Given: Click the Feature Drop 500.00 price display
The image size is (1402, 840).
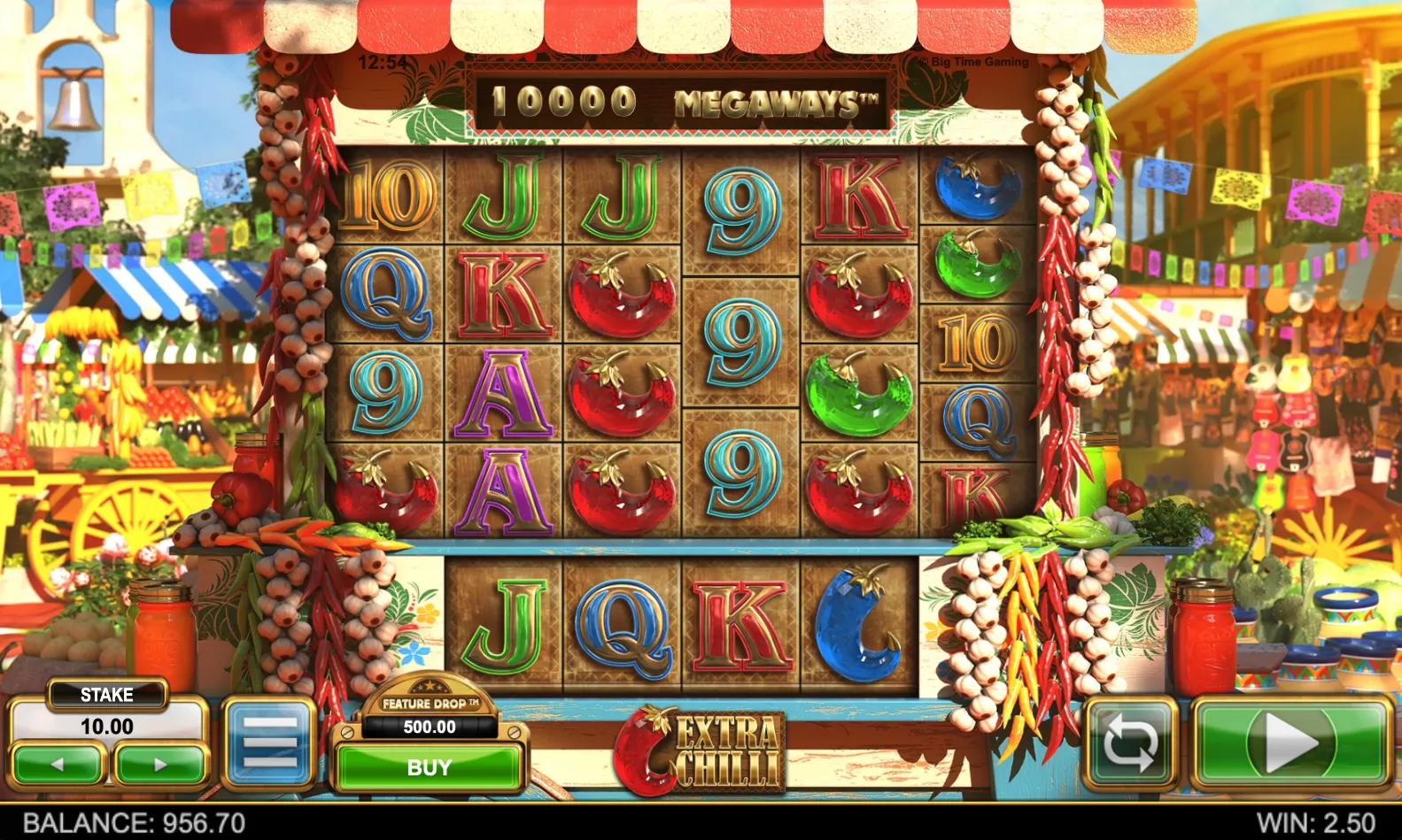Looking at the screenshot, I should pyautogui.click(x=429, y=729).
